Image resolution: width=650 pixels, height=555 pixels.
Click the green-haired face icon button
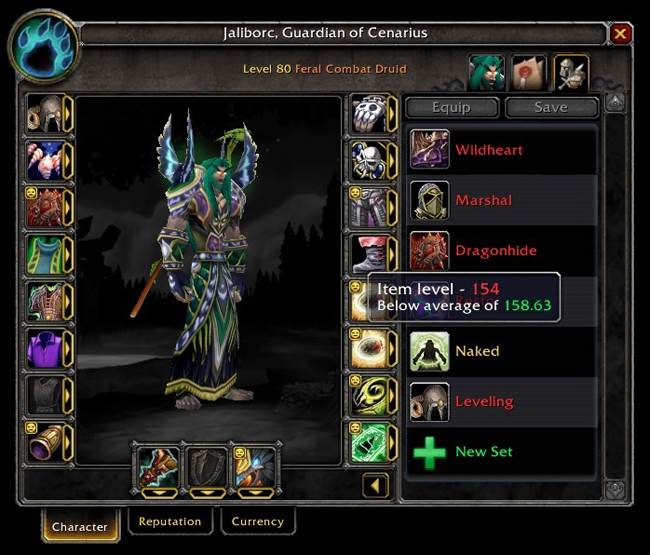click(x=486, y=72)
